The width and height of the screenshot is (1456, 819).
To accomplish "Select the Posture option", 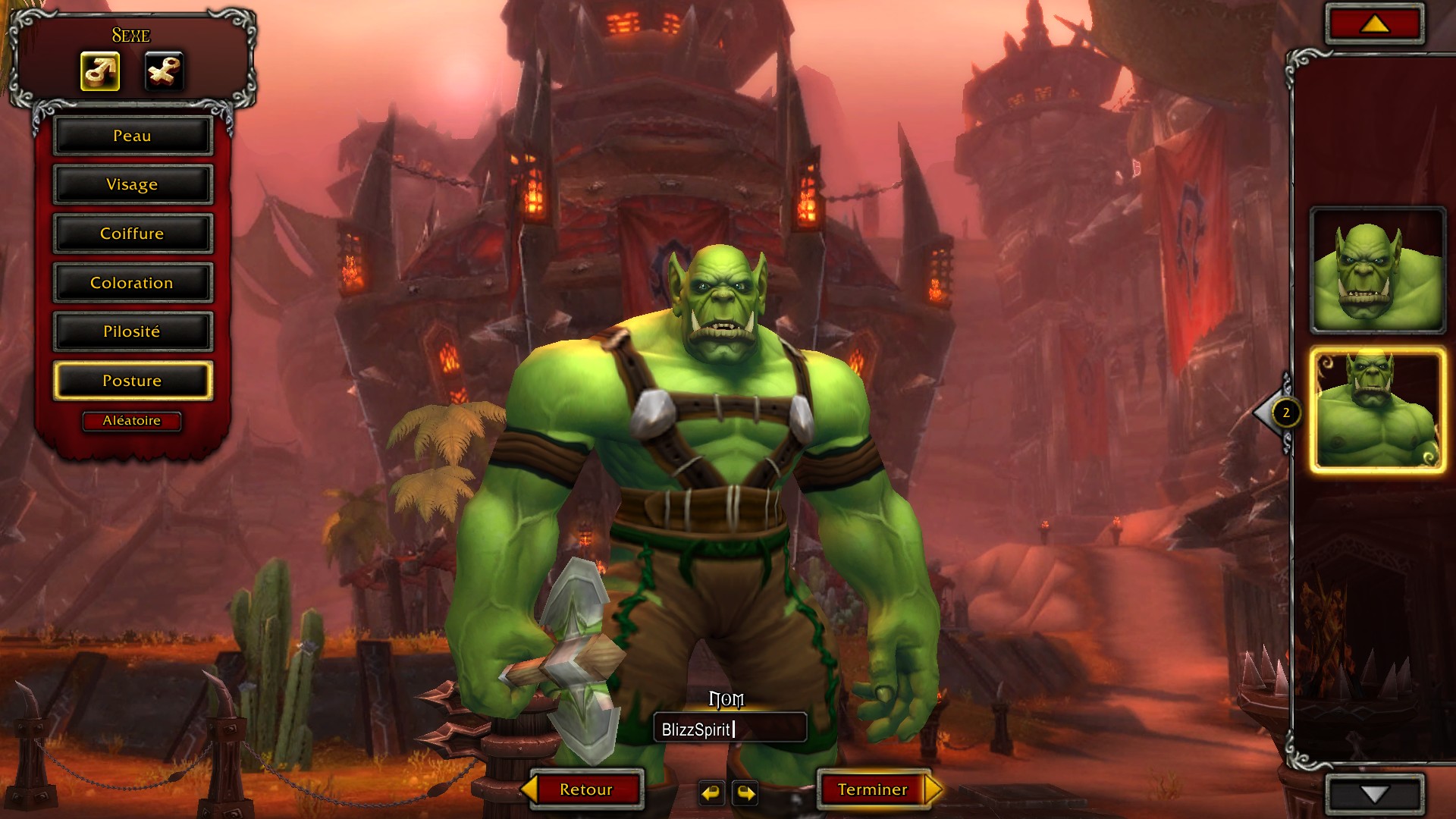I will coord(132,381).
